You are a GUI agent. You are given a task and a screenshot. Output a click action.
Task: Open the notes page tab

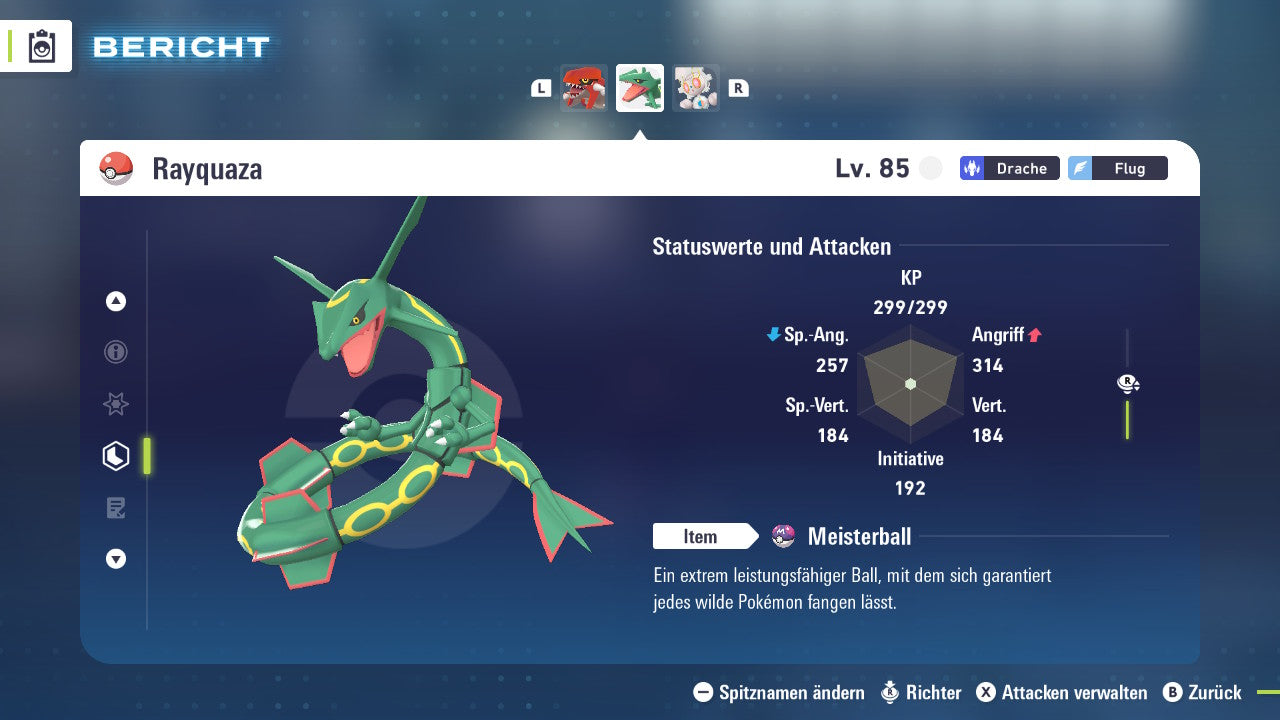point(116,508)
